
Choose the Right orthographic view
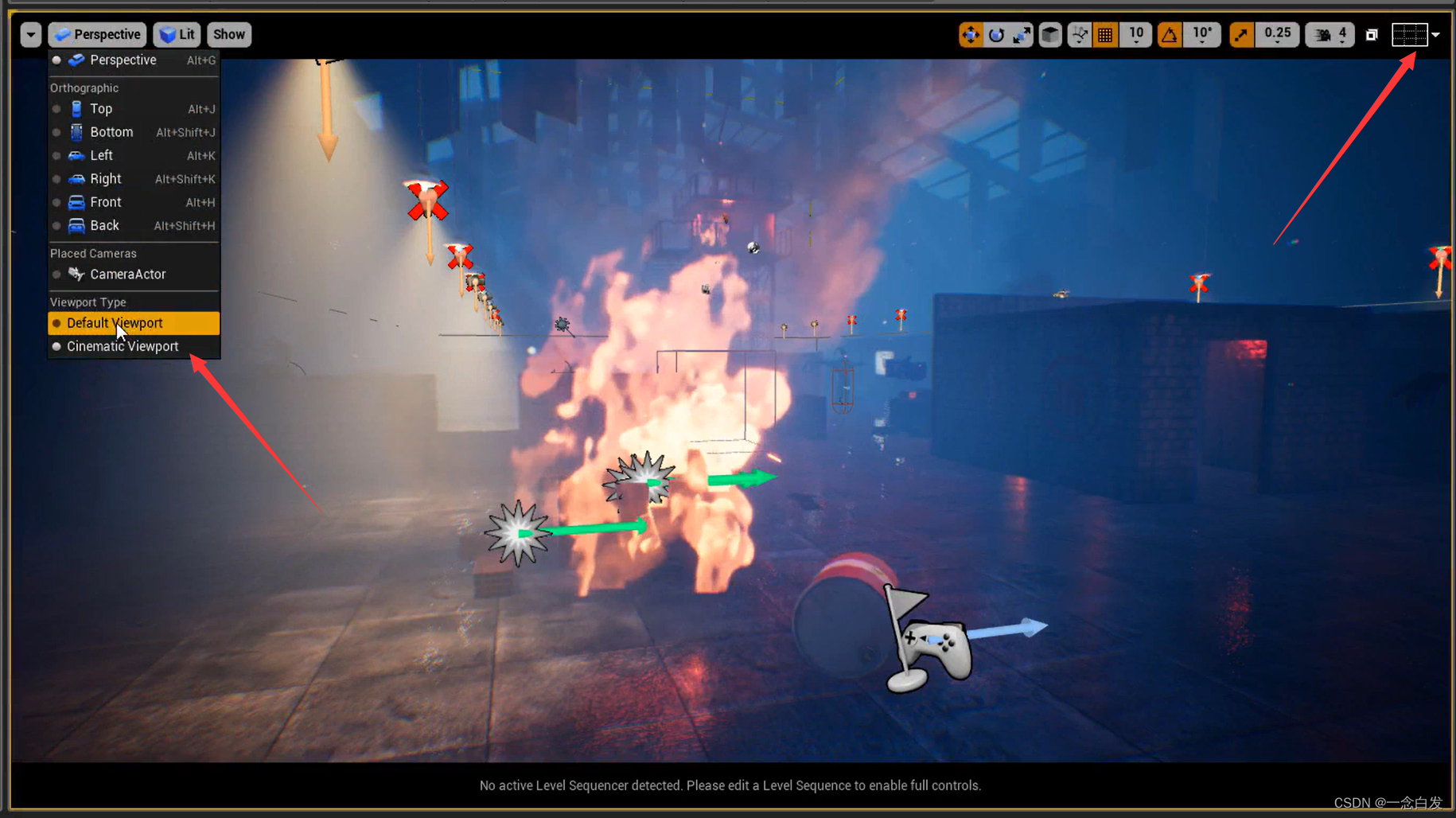click(105, 179)
